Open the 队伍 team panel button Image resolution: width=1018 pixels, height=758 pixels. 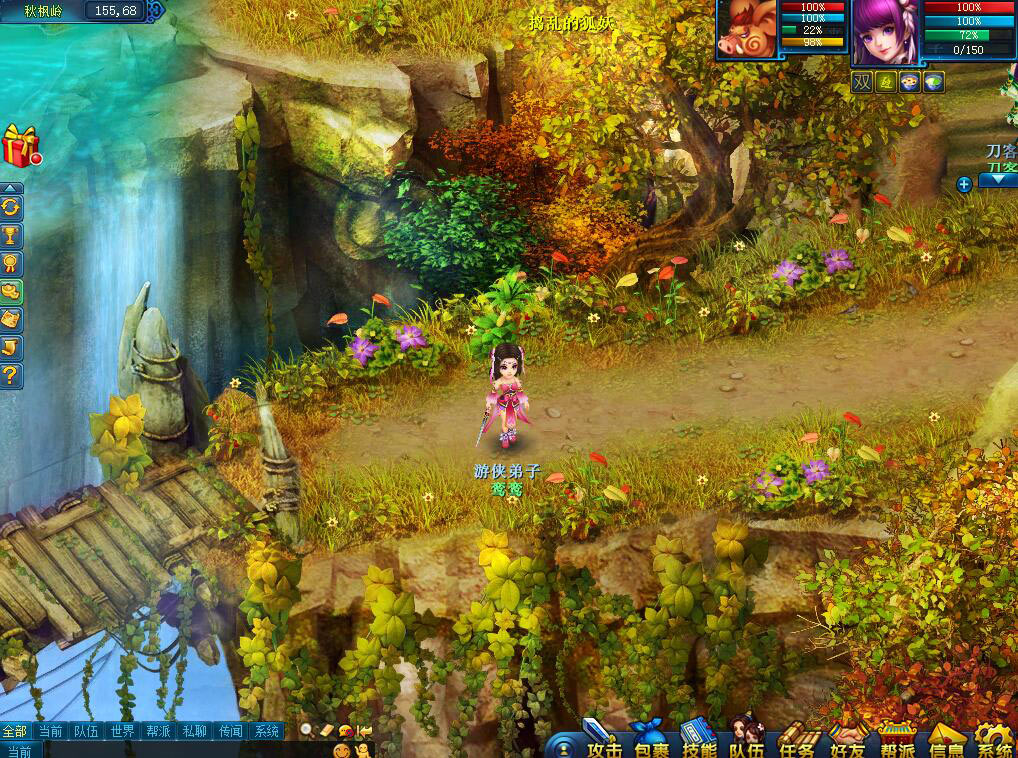pyautogui.click(x=747, y=741)
